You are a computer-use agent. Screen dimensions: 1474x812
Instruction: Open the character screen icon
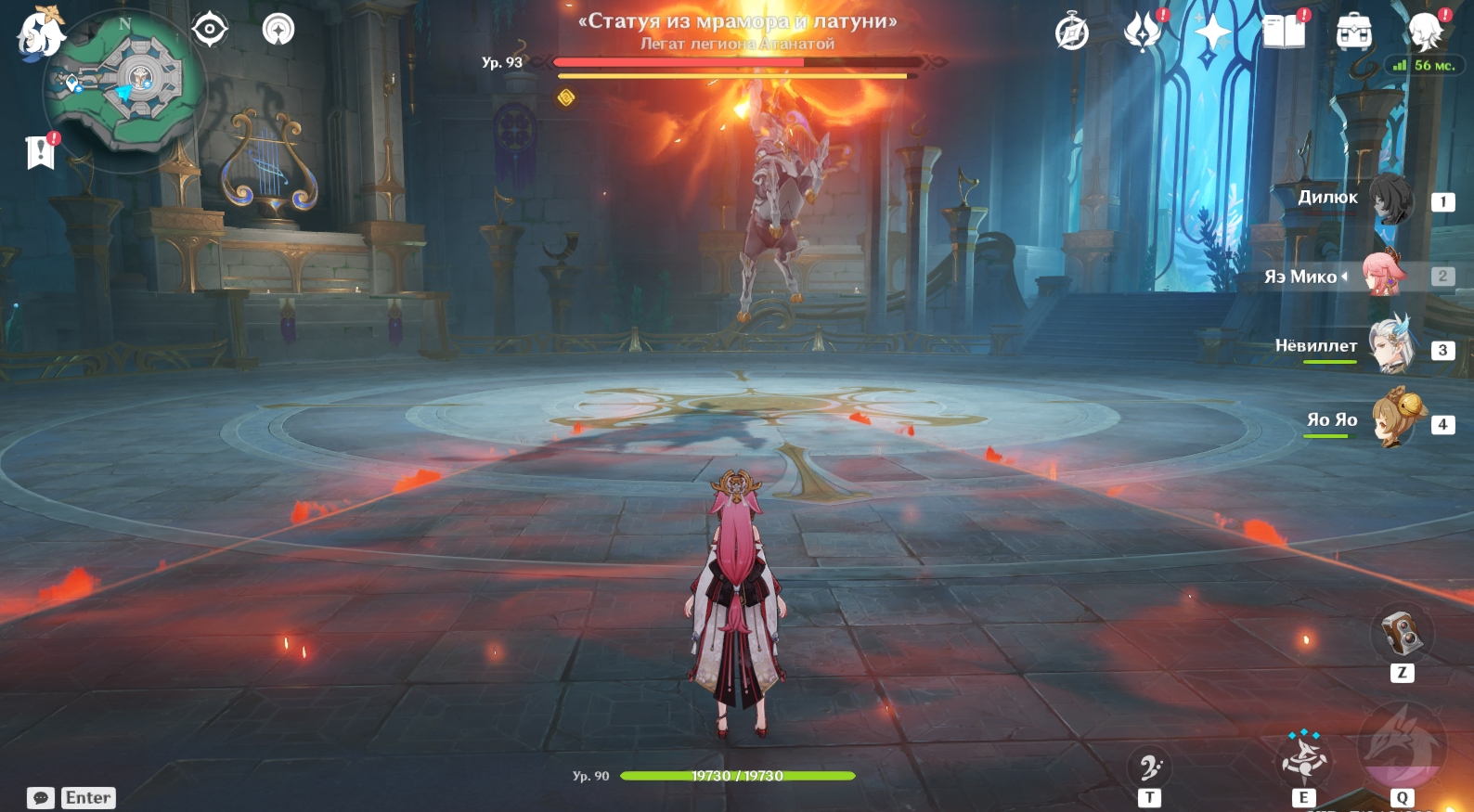point(1425,32)
